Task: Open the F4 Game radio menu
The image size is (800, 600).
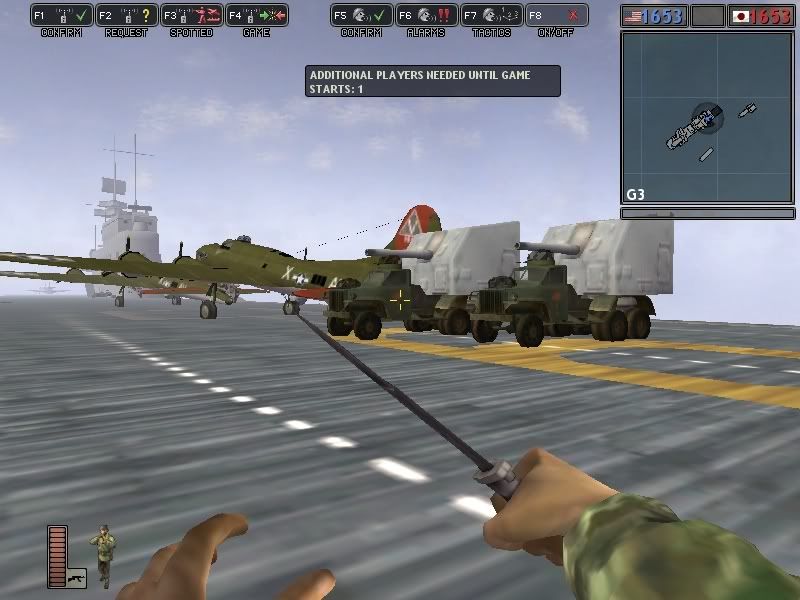Action: 257,16
